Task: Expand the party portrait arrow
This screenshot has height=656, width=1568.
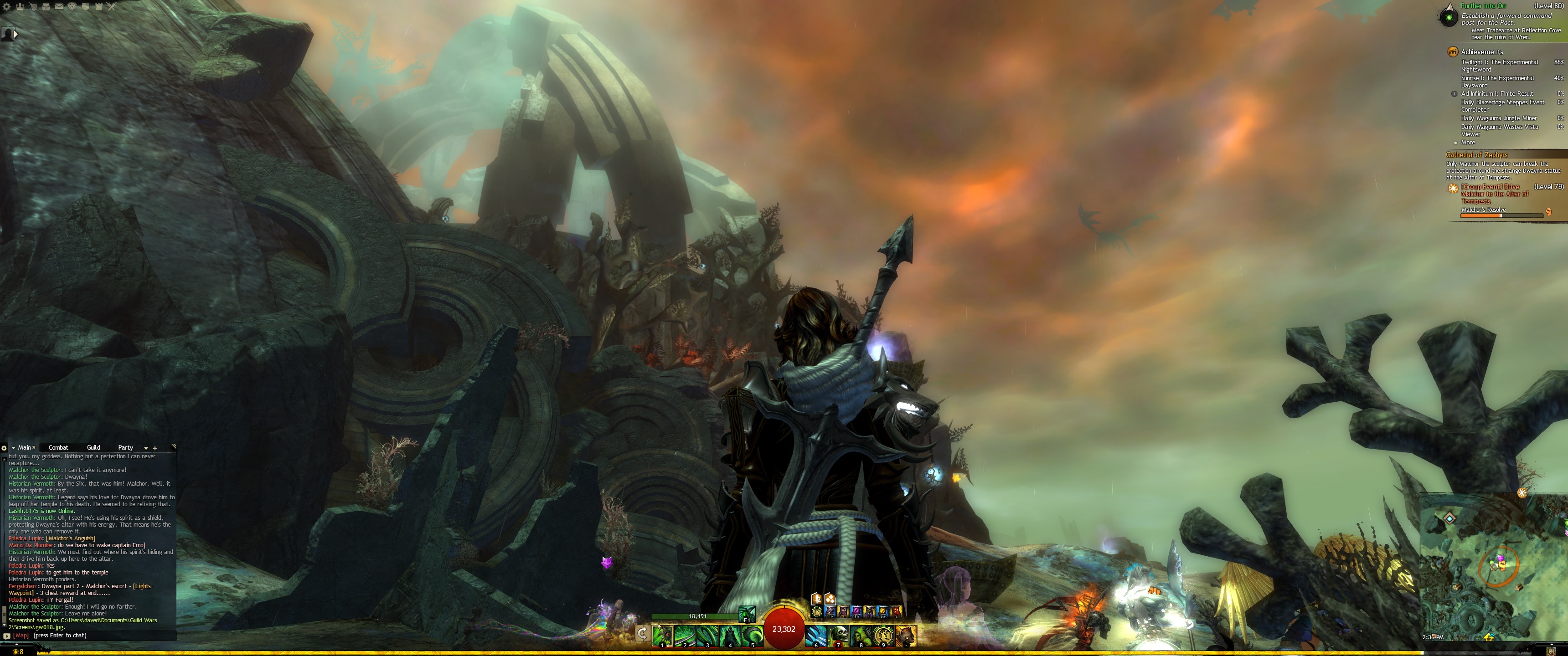Action: [x=16, y=34]
